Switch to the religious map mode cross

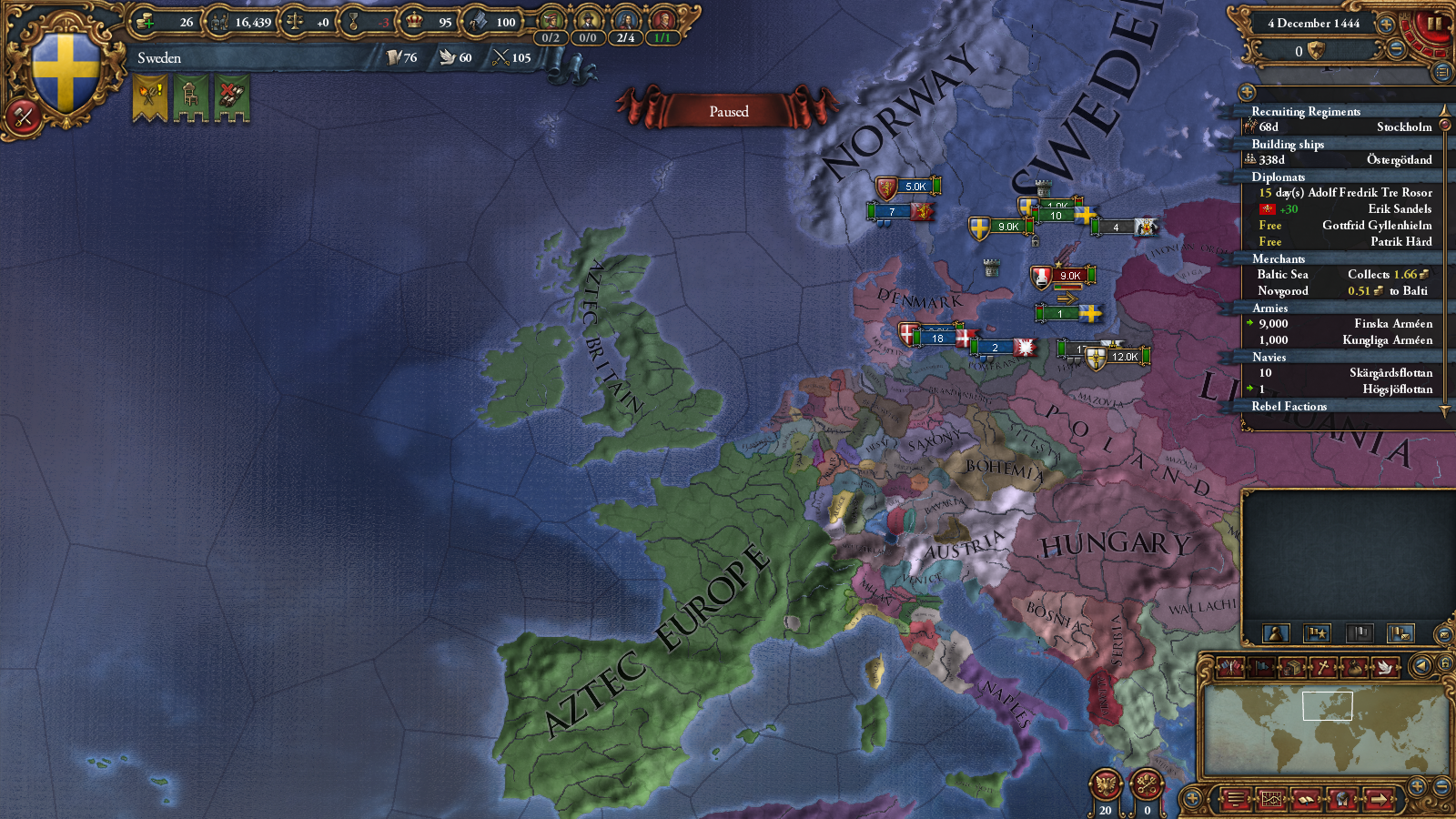tap(1324, 667)
